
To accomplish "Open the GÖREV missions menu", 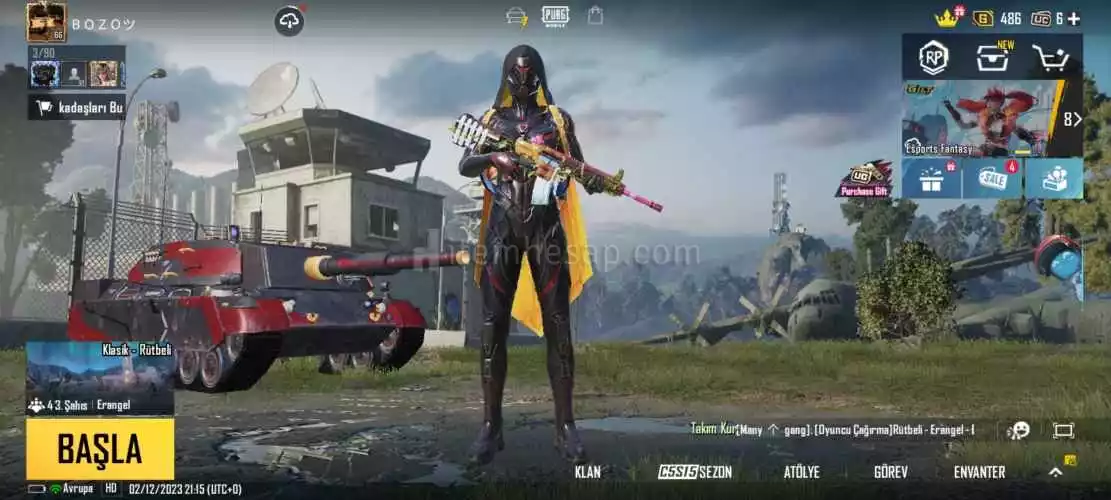I will pos(890,472).
